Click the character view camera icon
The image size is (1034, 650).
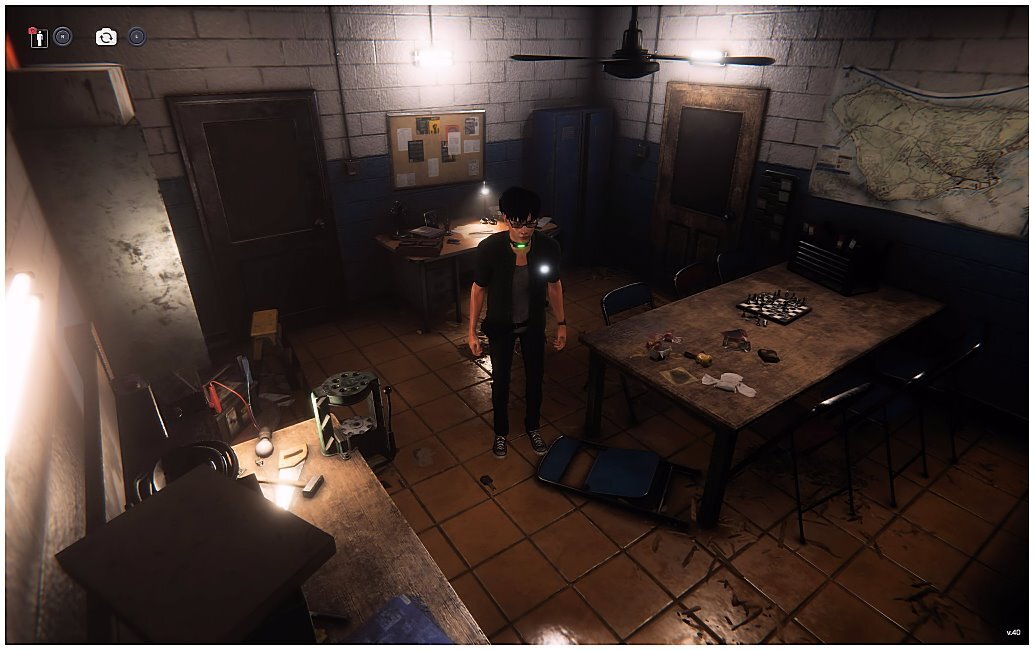pos(39,37)
